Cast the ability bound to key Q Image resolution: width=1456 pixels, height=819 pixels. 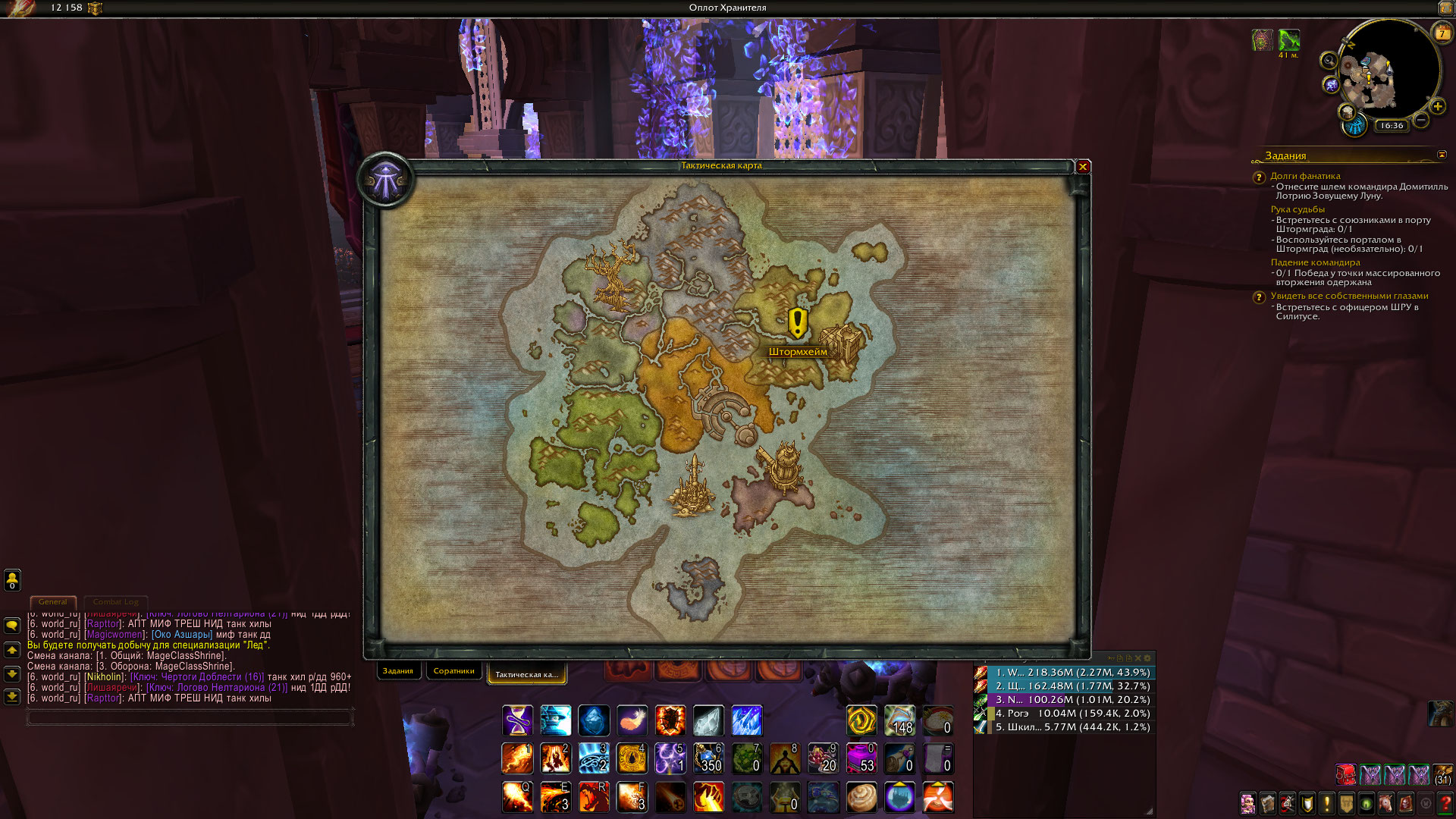coord(517,797)
